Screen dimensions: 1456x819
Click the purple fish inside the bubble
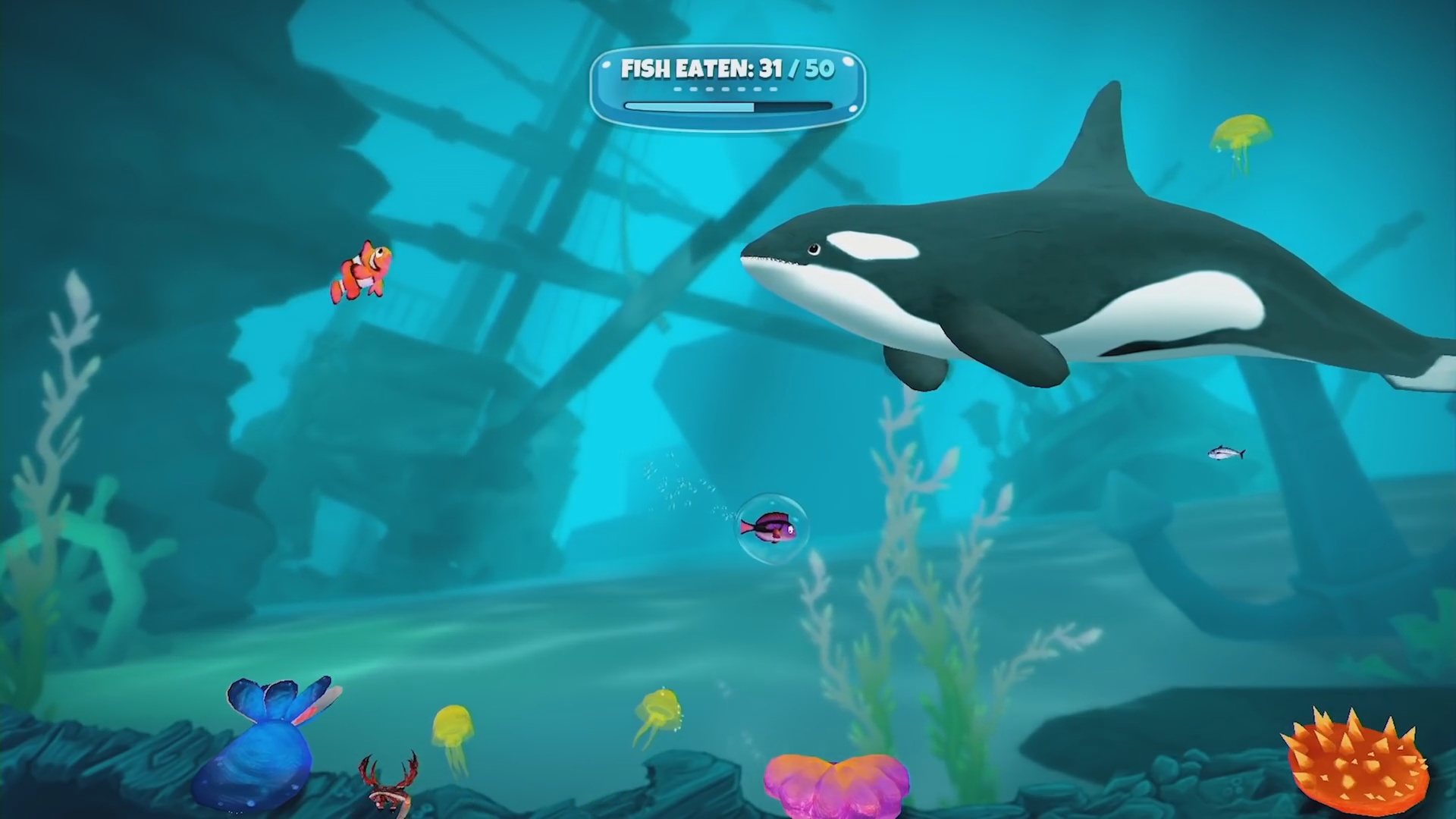coord(770,527)
